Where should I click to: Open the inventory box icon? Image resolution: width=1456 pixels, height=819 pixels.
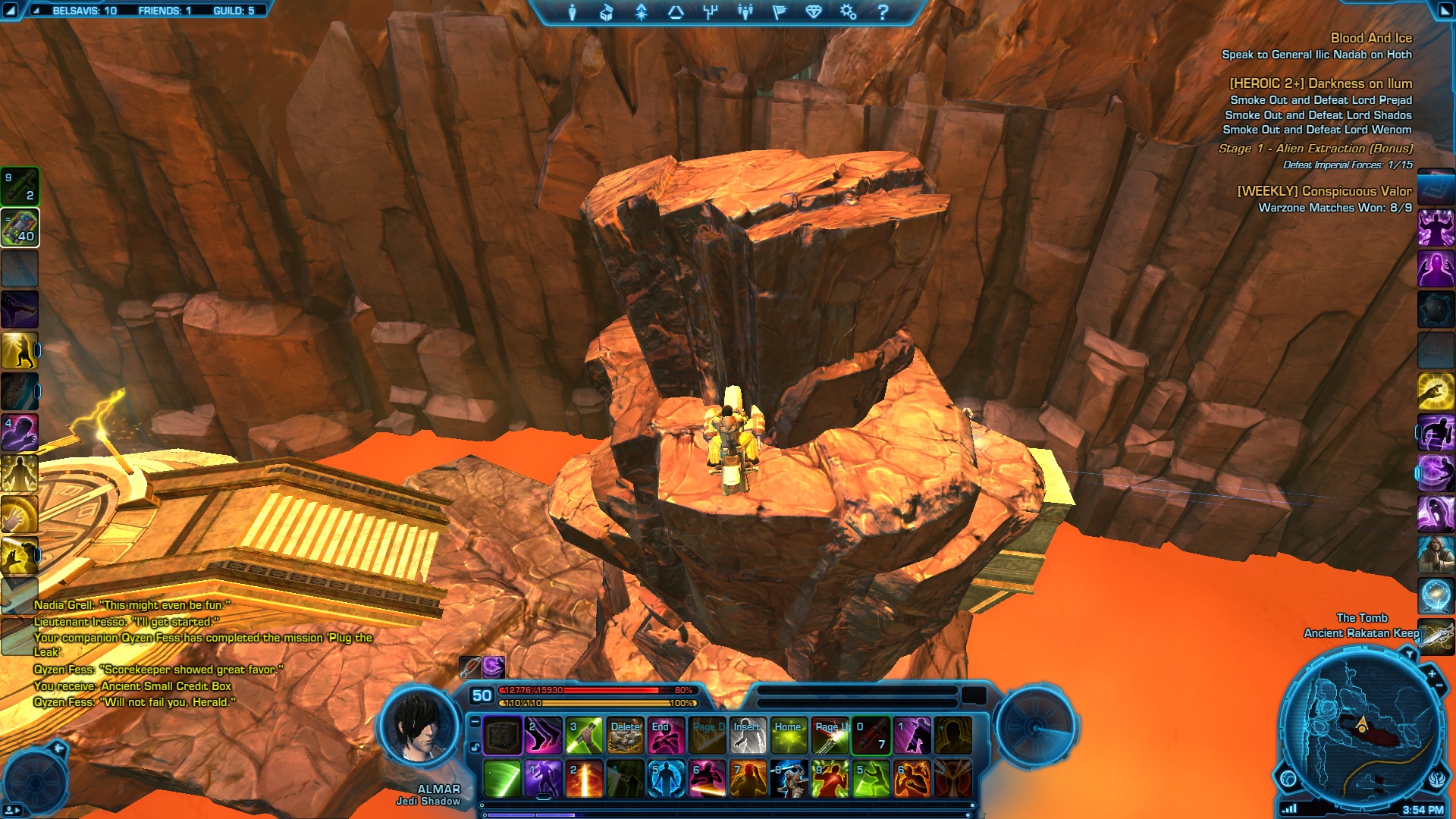[607, 12]
